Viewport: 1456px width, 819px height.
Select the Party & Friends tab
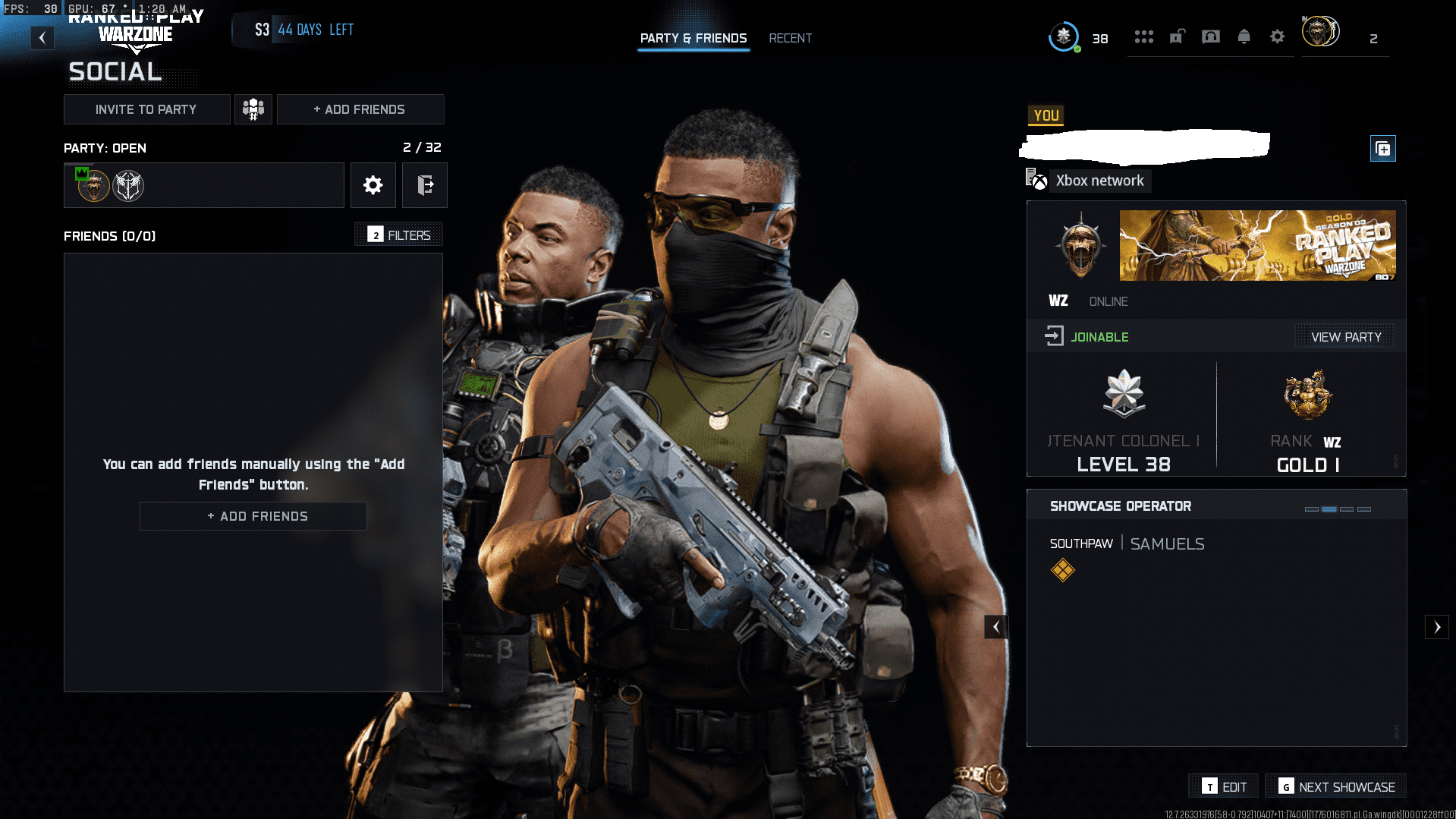point(693,38)
